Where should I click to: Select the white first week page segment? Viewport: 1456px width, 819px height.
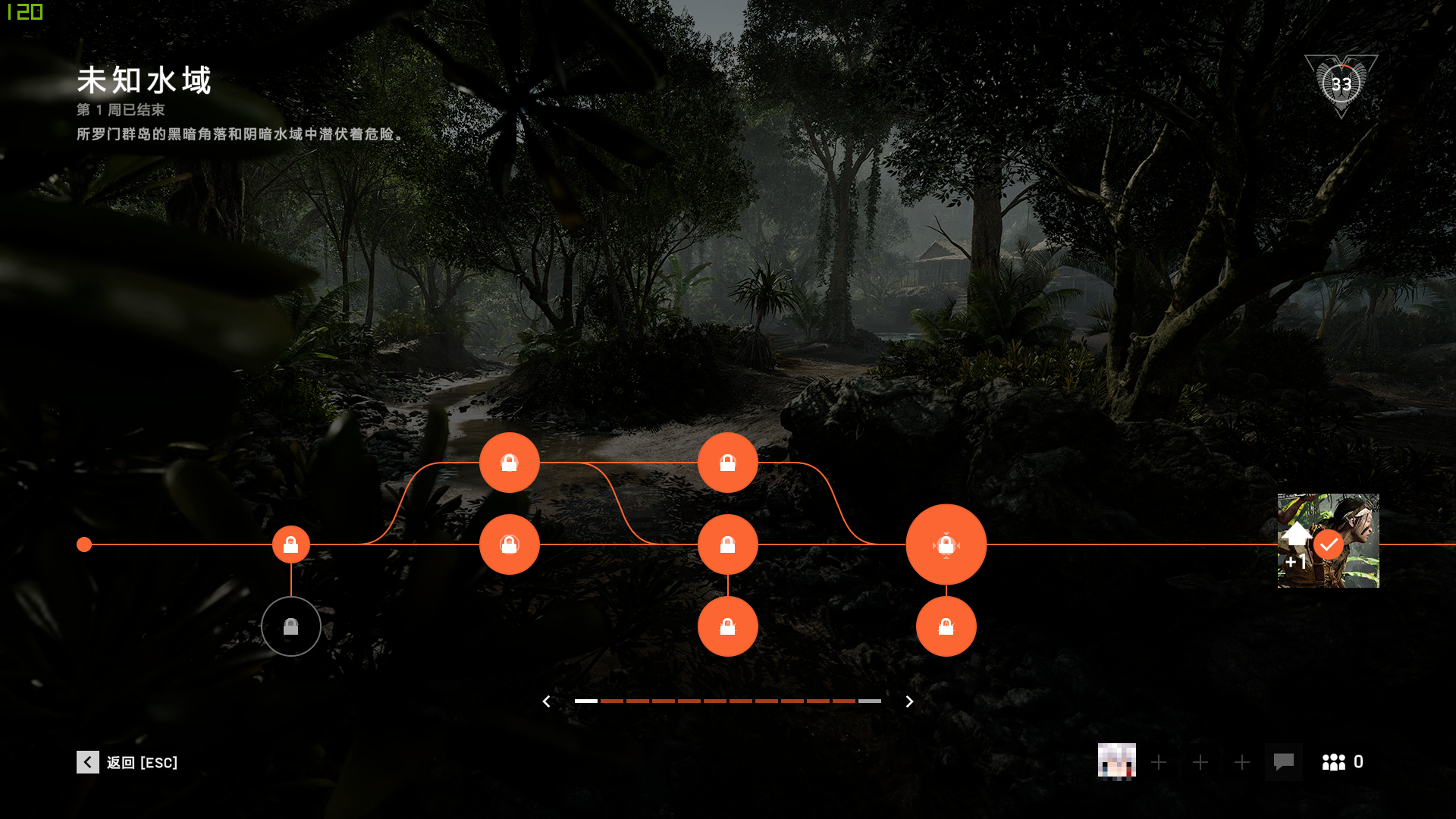tap(586, 701)
